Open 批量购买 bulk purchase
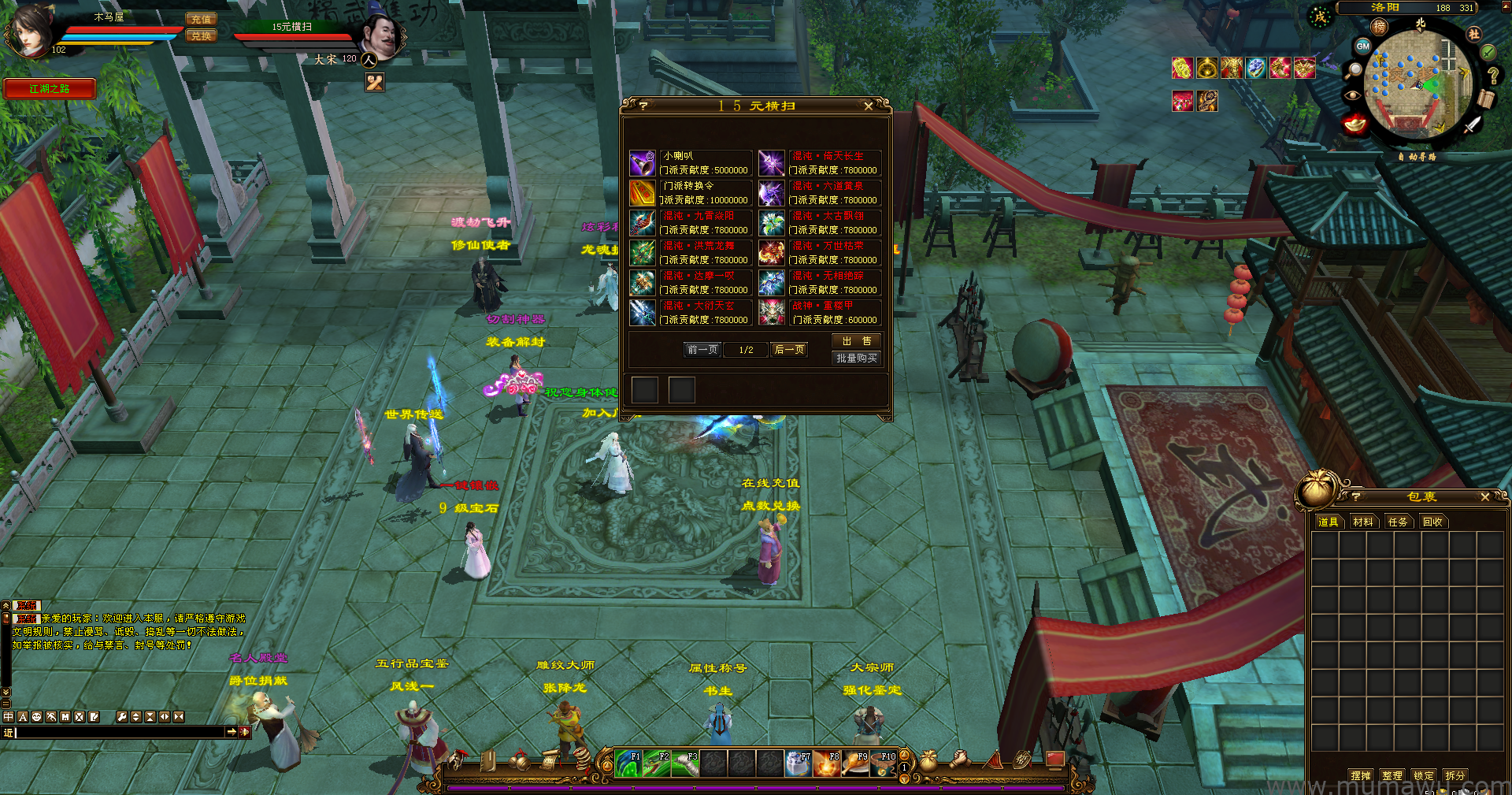This screenshot has height=795, width=1512. [x=856, y=358]
